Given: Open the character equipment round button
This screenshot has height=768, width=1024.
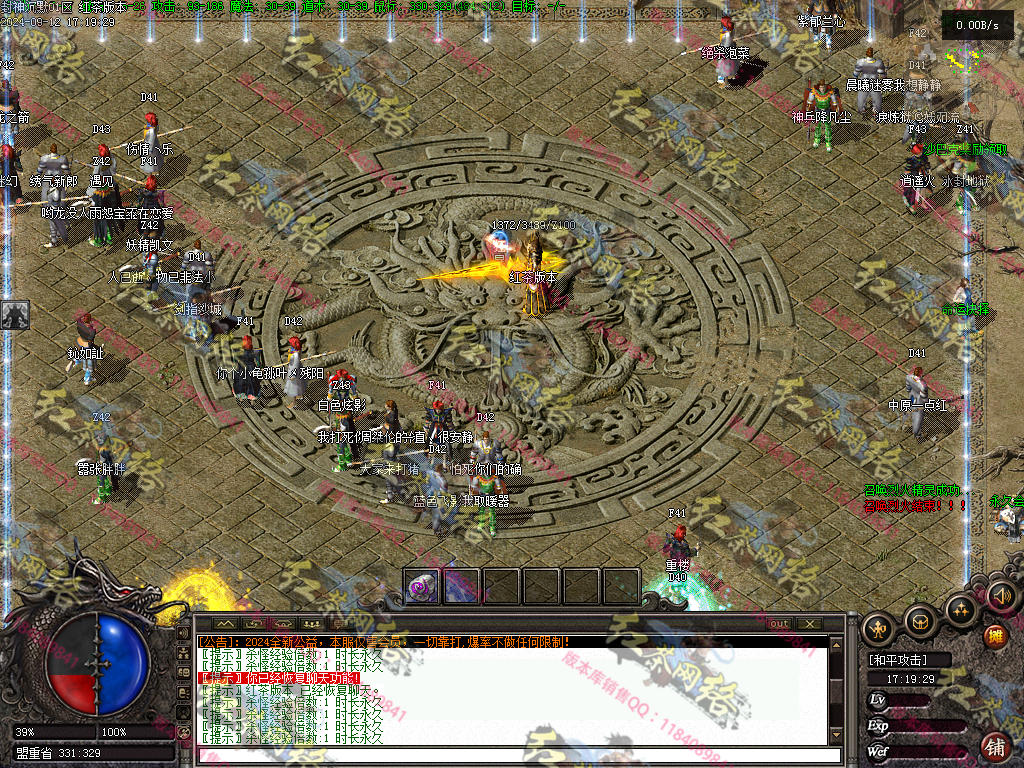Looking at the screenshot, I should (x=879, y=628).
